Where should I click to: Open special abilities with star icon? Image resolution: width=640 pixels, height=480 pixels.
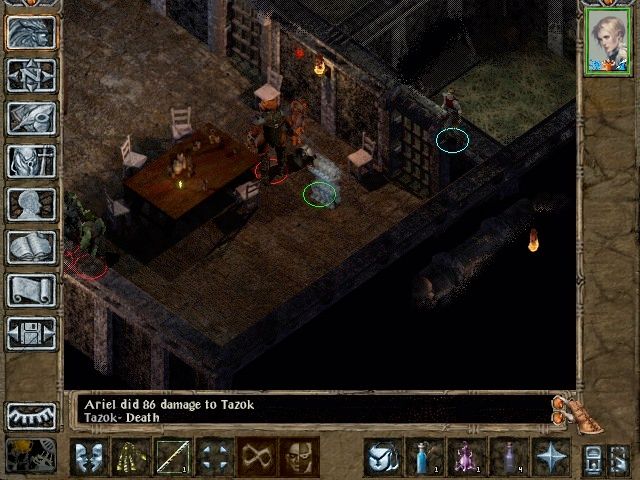pos(551,457)
